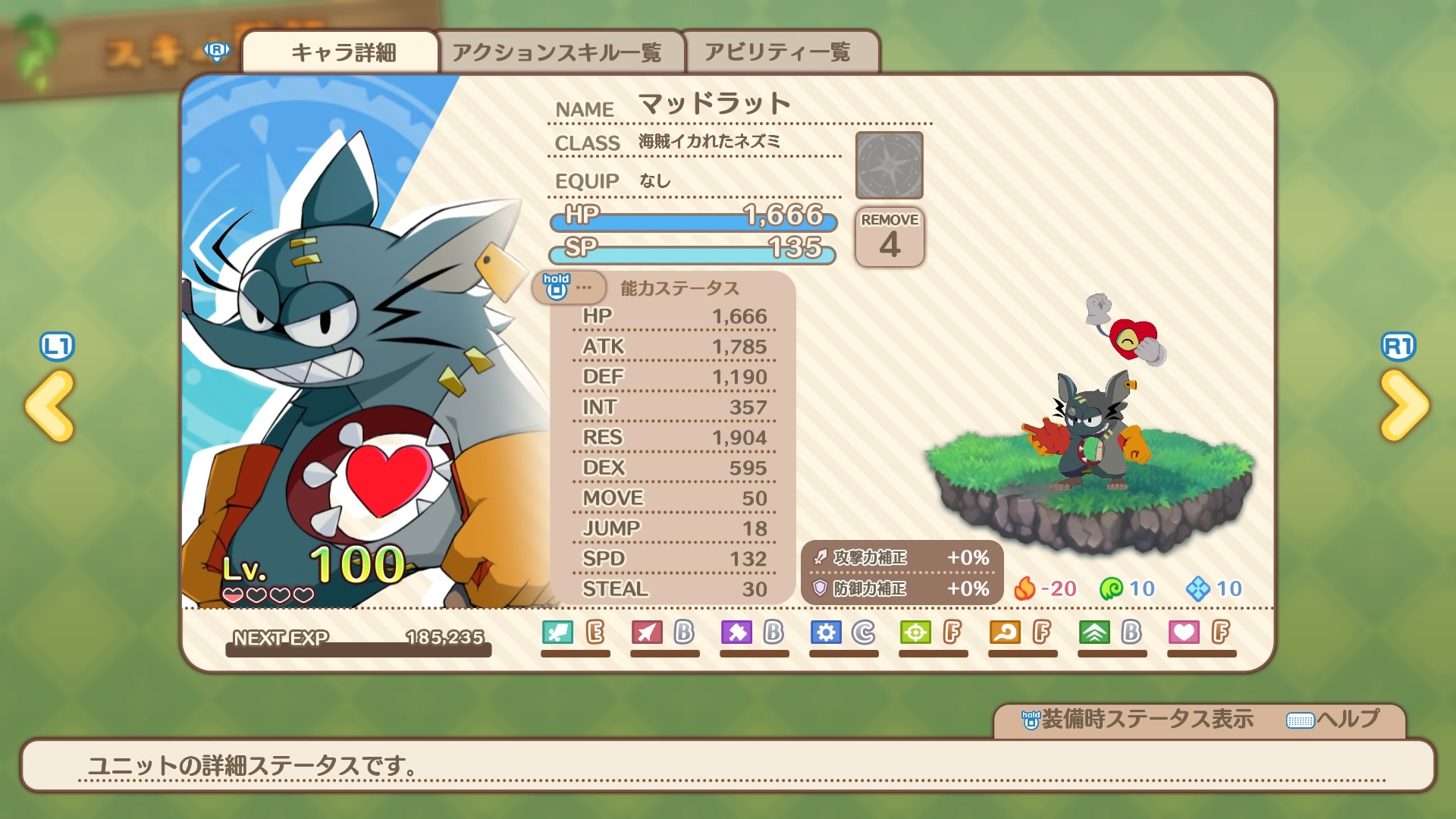Go to next character with yellow right arrow

[1404, 405]
